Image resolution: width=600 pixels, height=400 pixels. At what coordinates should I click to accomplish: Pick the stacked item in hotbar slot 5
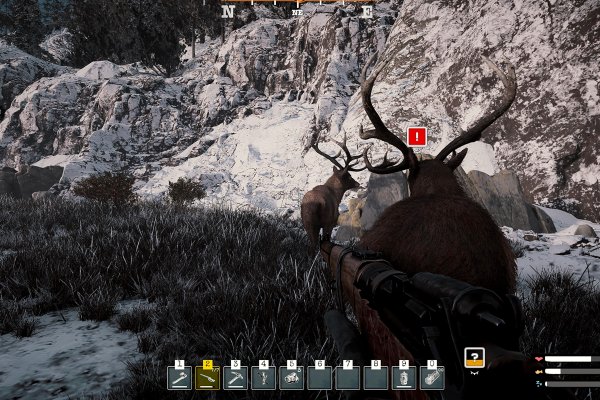coord(292,378)
